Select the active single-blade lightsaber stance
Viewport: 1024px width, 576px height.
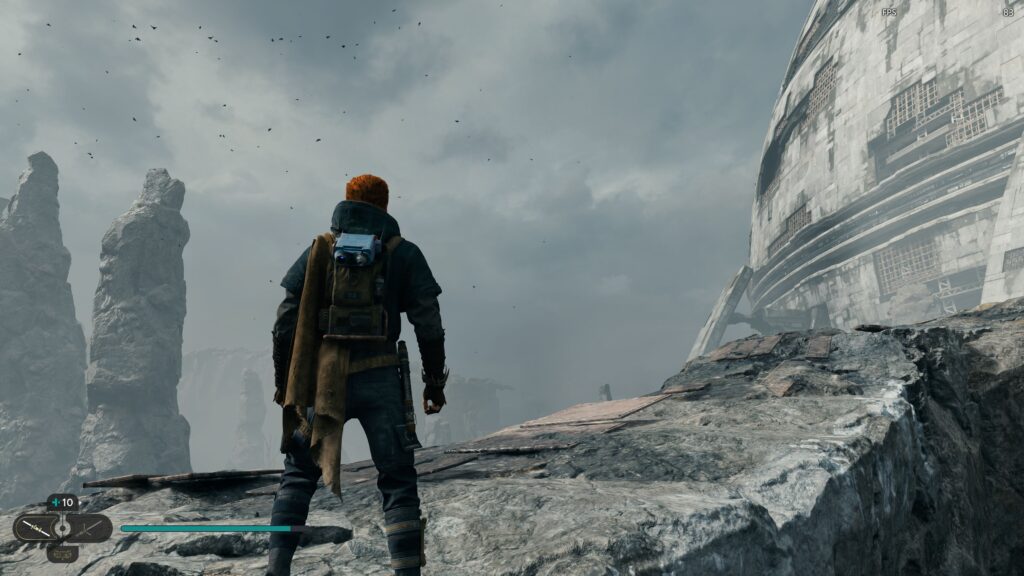34,527
